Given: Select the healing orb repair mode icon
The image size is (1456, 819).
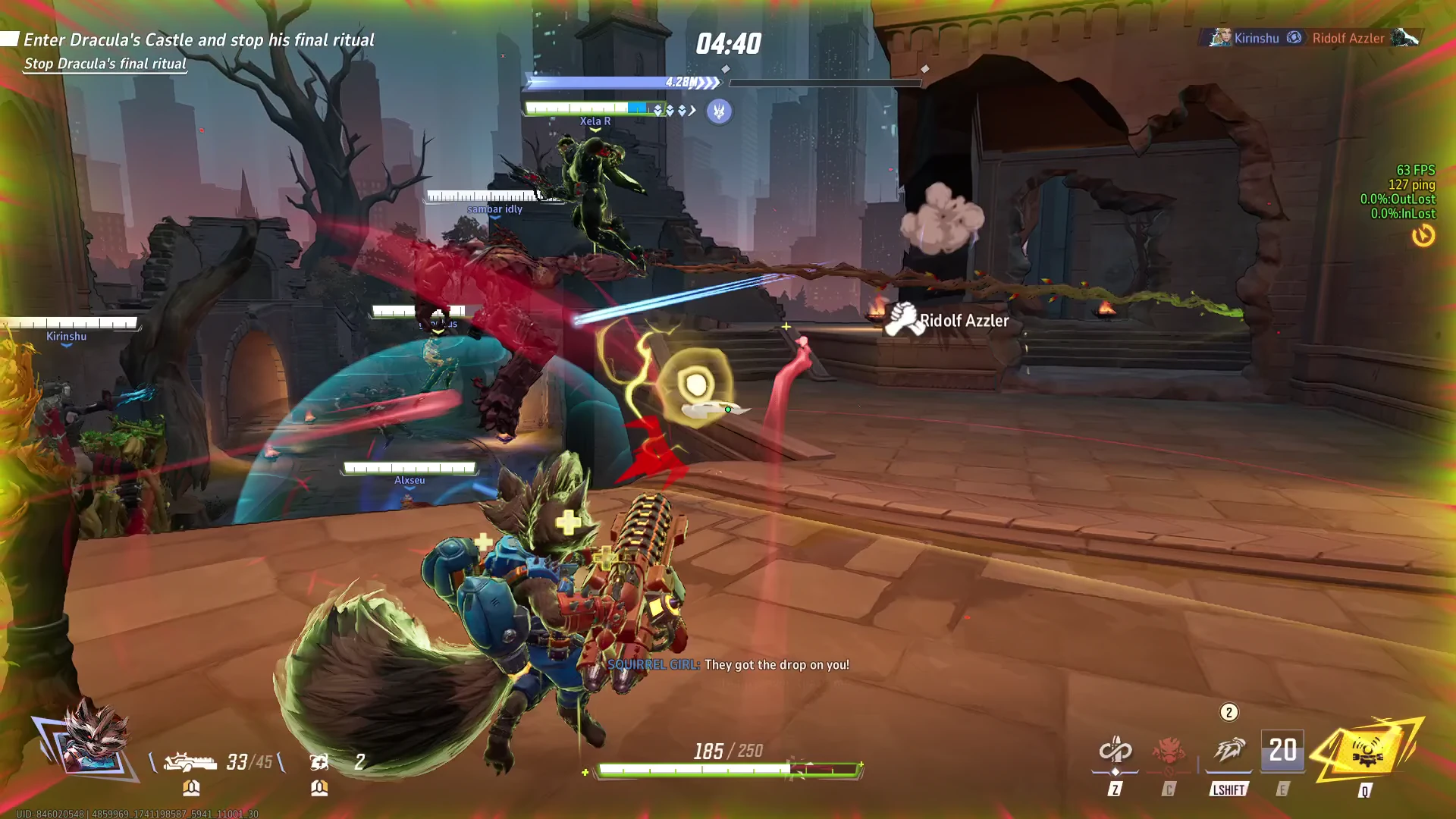Looking at the screenshot, I should click(319, 761).
